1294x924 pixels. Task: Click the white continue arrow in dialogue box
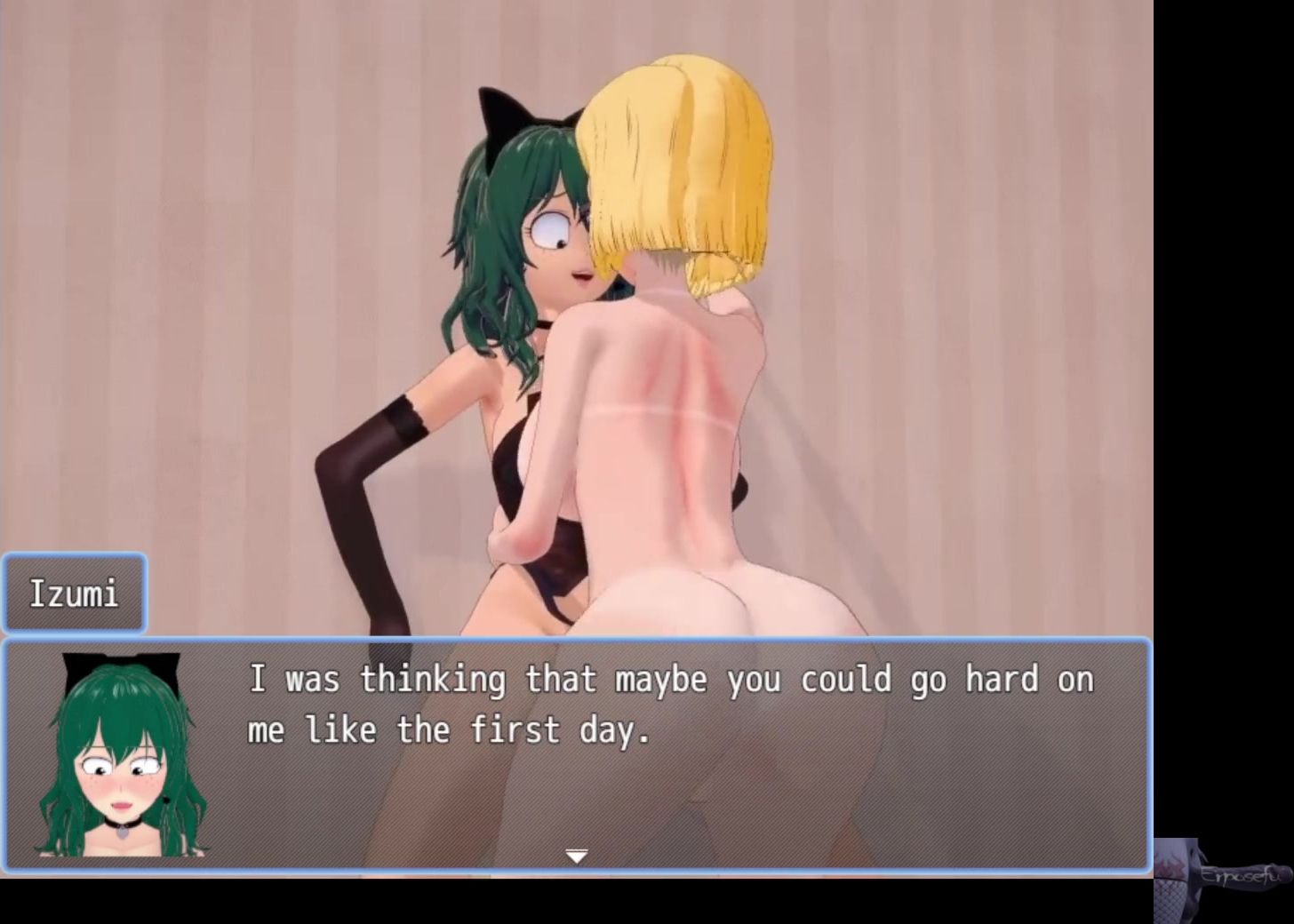click(x=577, y=856)
